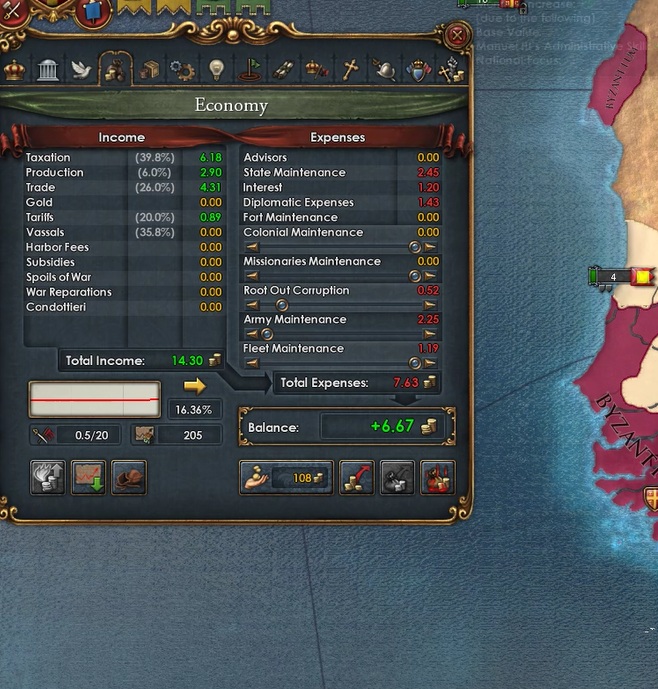Increase Army Maintenance with its right arrow
The height and width of the screenshot is (689, 658).
(430, 334)
